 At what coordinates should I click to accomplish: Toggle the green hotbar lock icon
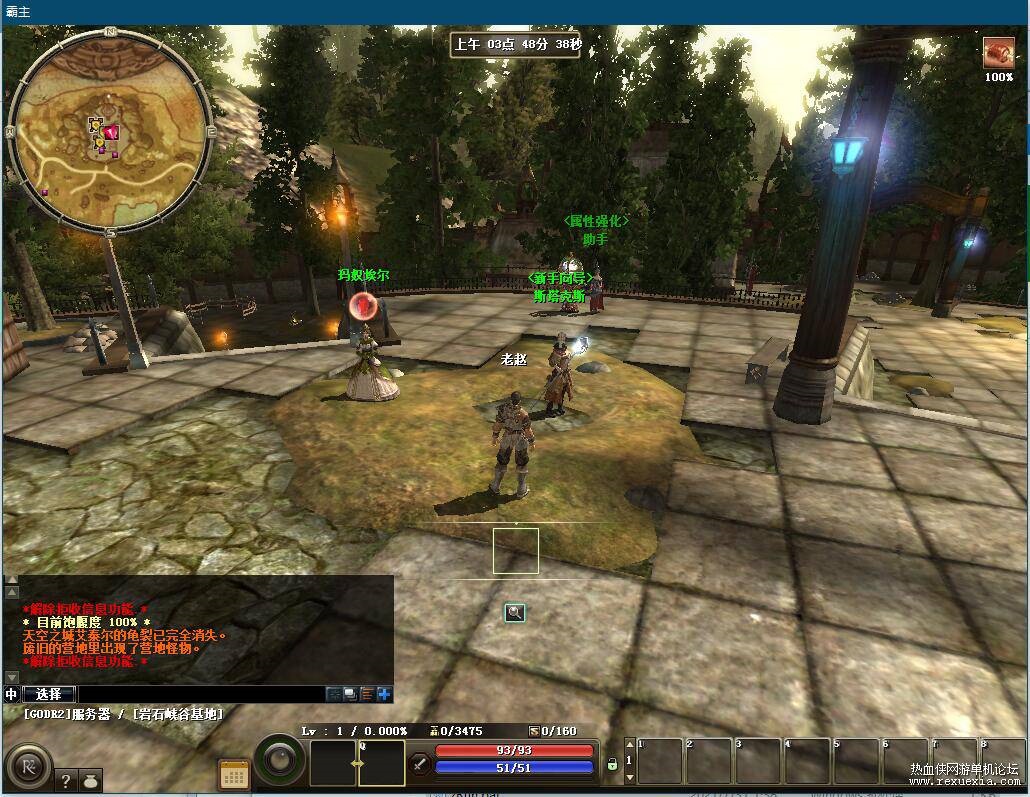(x=612, y=764)
